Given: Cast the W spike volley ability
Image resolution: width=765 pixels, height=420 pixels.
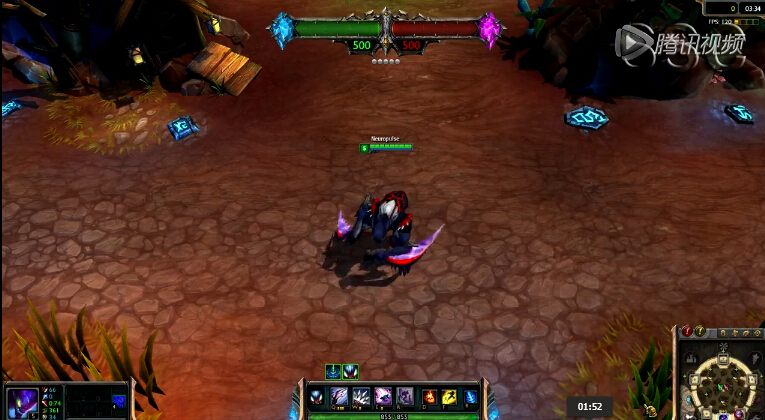Looking at the screenshot, I should coord(362,397).
